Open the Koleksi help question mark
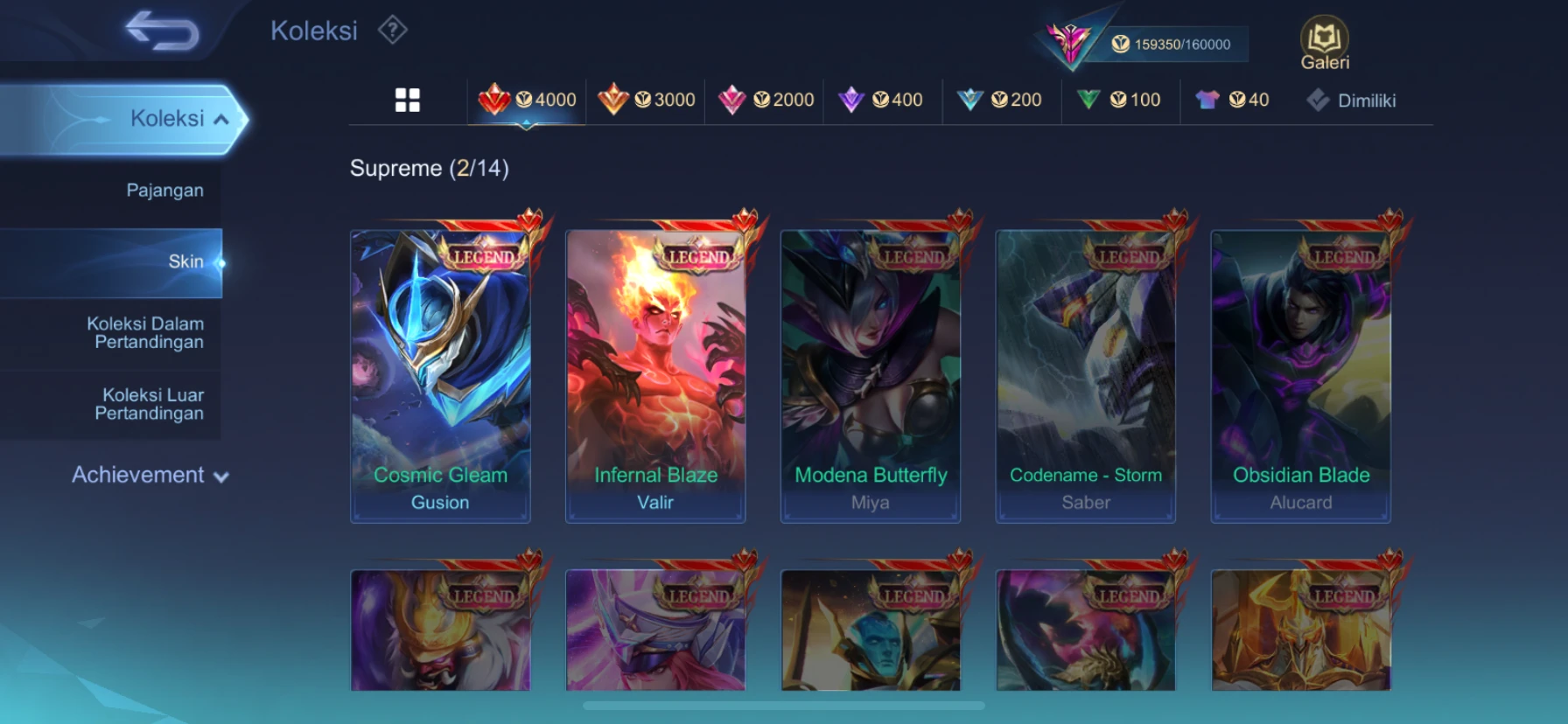 [393, 31]
